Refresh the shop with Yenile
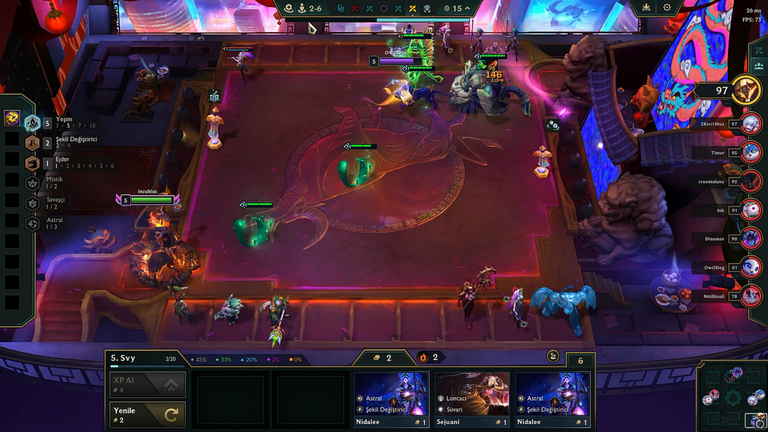 (147, 412)
